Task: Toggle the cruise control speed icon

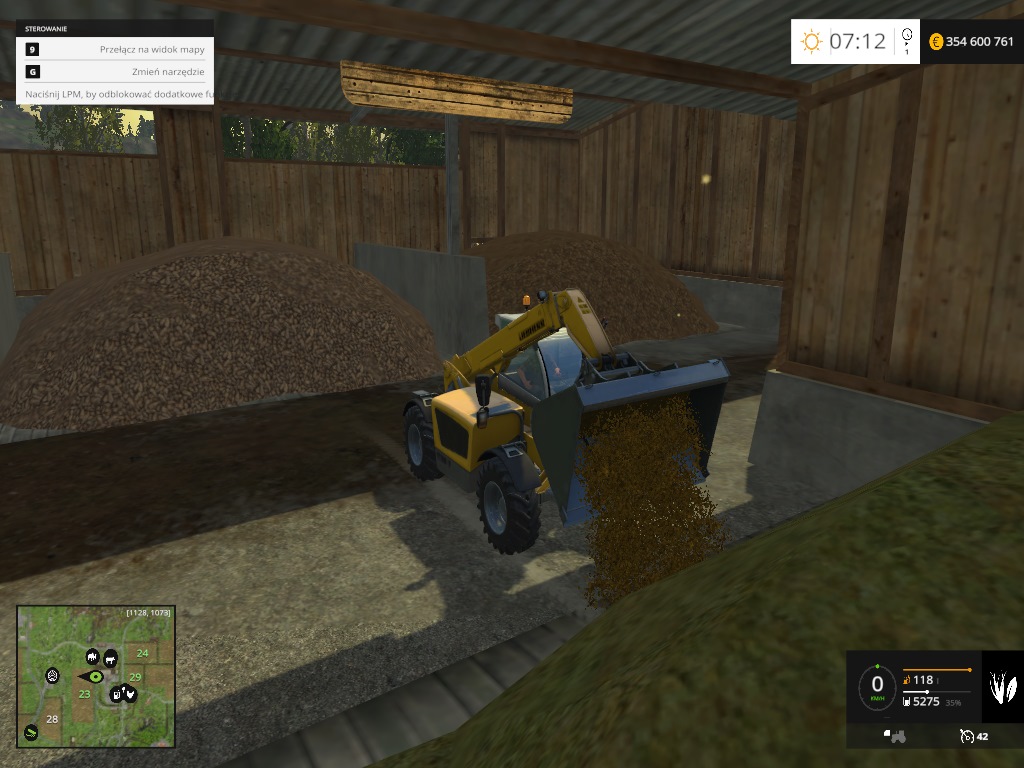Action: [967, 736]
